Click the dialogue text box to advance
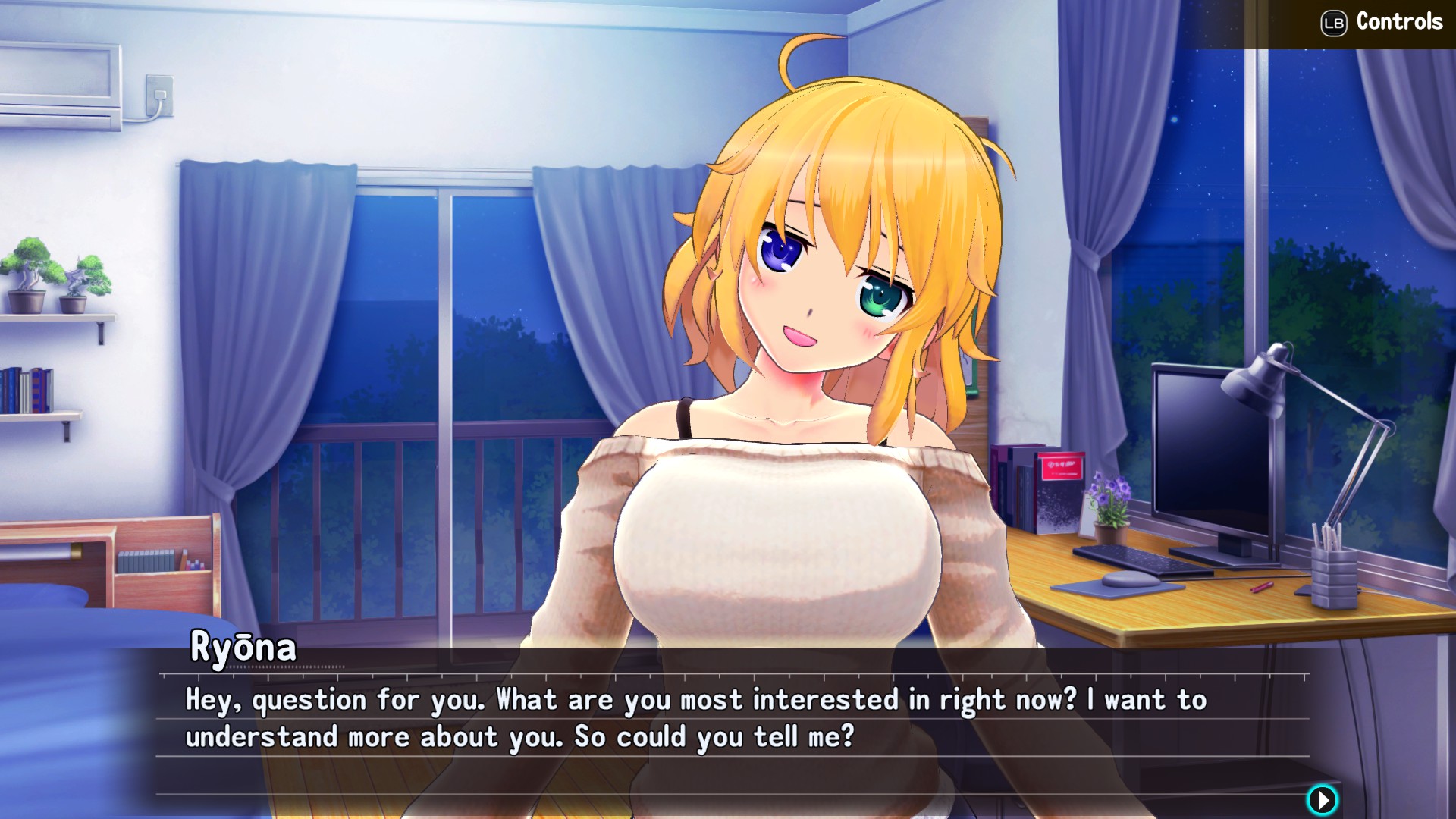Screen dimensions: 1456x819 click(x=682, y=720)
